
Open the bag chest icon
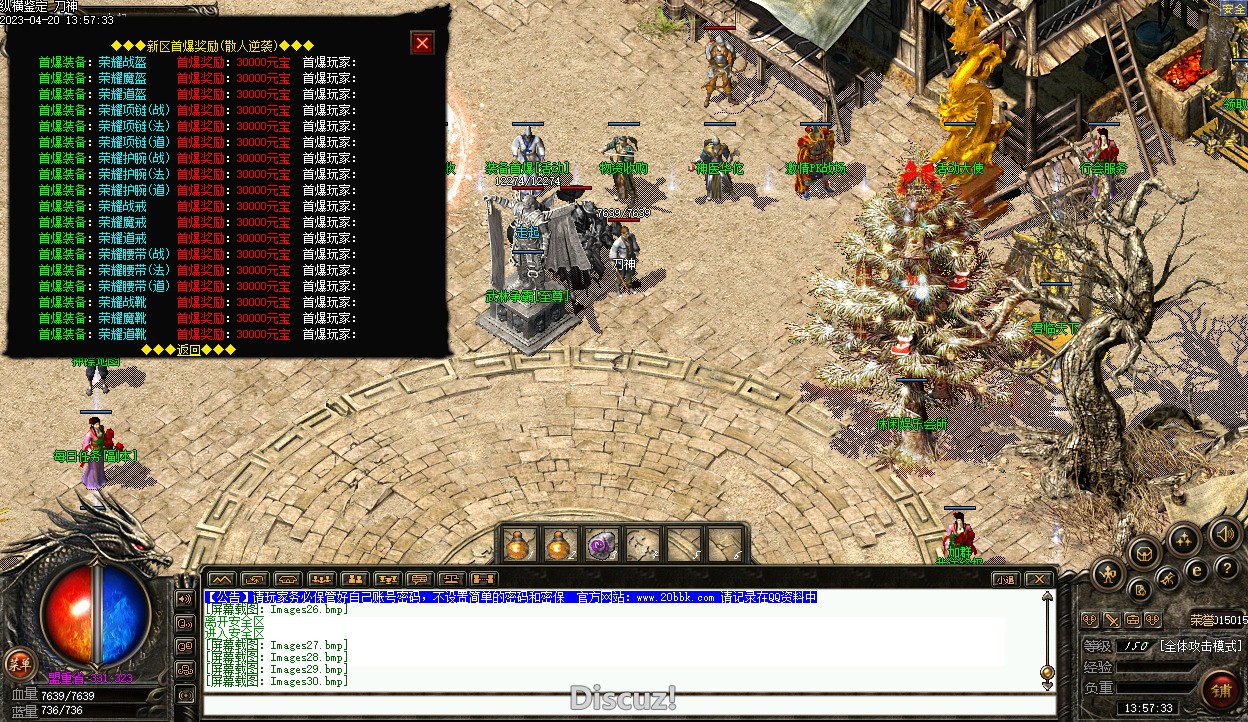(x=1144, y=552)
